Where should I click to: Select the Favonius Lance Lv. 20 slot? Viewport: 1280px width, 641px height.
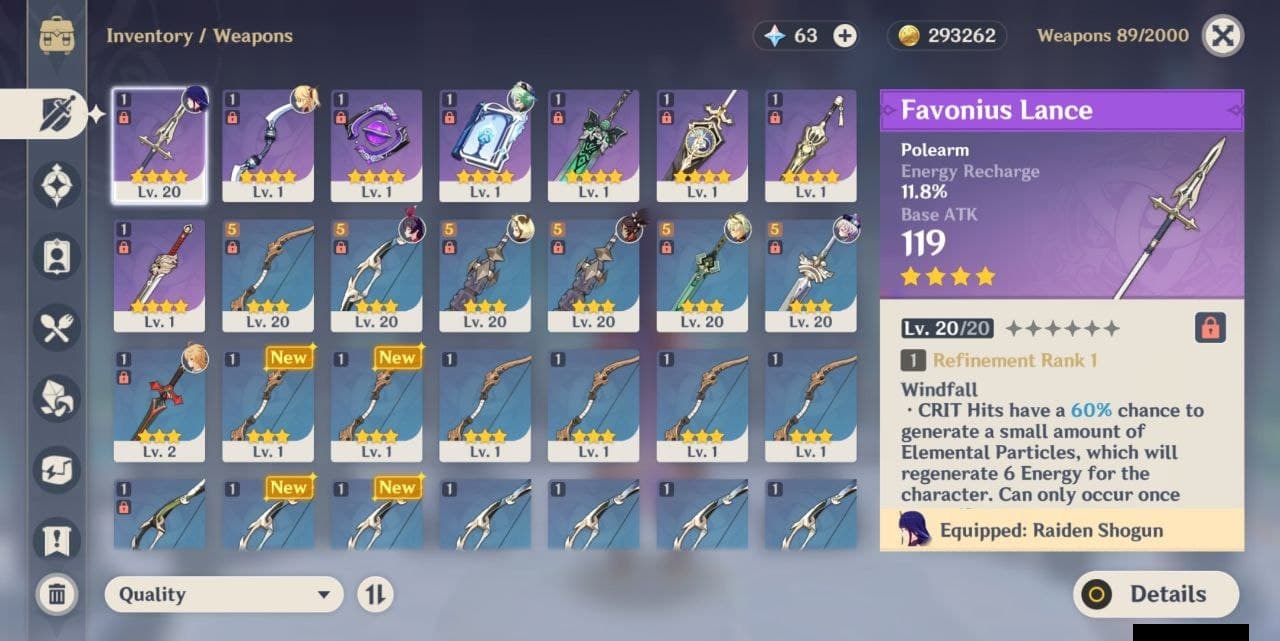(x=159, y=145)
